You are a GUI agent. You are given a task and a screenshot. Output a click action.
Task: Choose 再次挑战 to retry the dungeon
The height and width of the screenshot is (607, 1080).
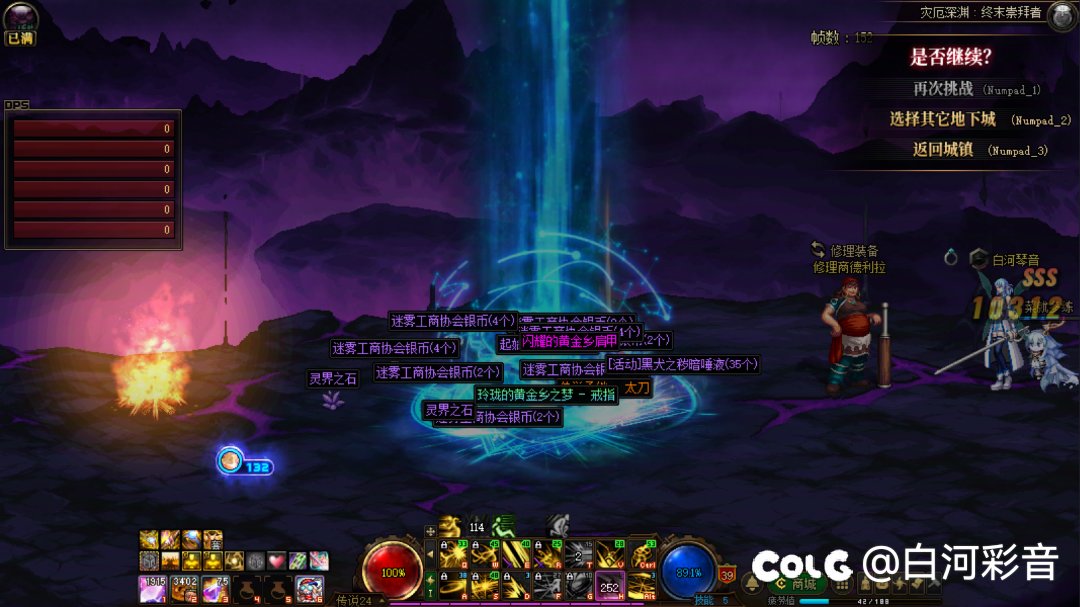(x=942, y=88)
